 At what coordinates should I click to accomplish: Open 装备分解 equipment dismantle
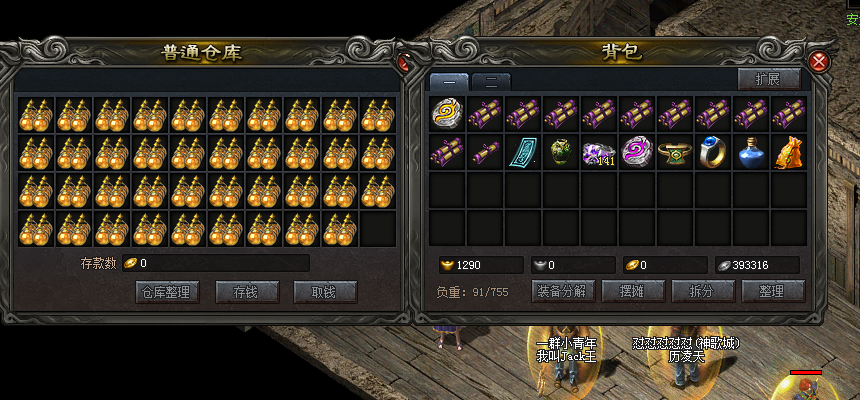click(x=565, y=292)
